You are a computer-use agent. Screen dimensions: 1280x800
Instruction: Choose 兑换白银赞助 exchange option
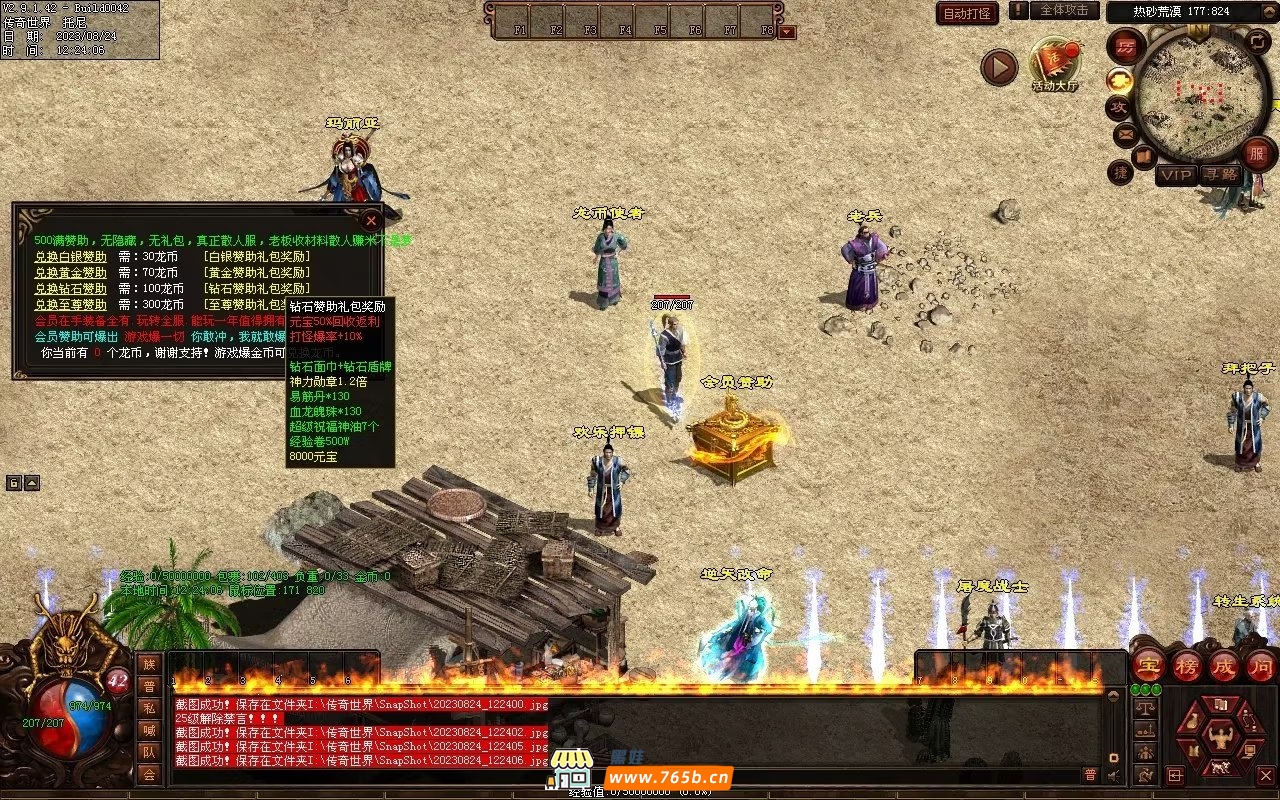coord(70,257)
